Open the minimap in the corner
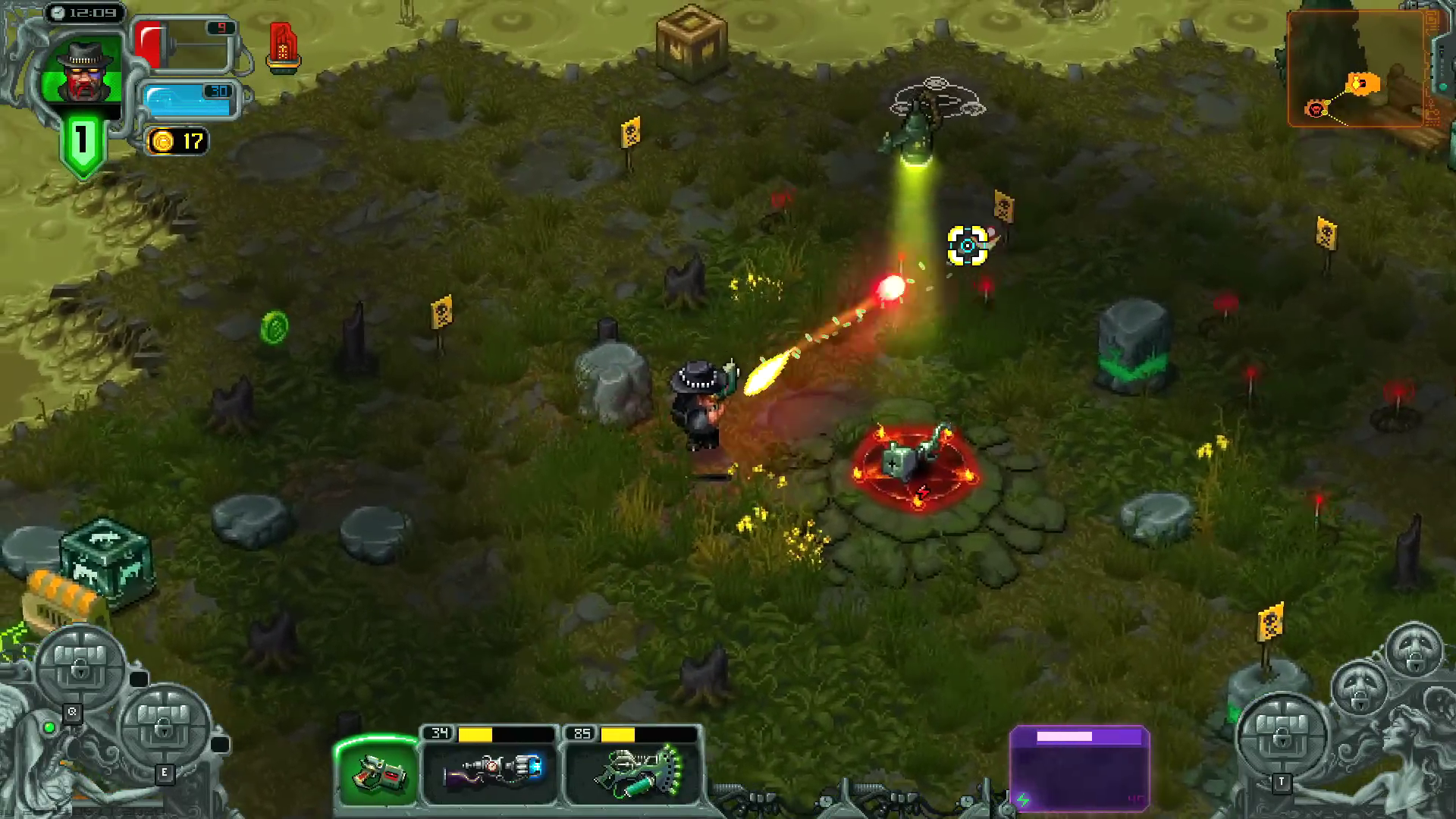The height and width of the screenshot is (819, 1456). (x=1357, y=68)
